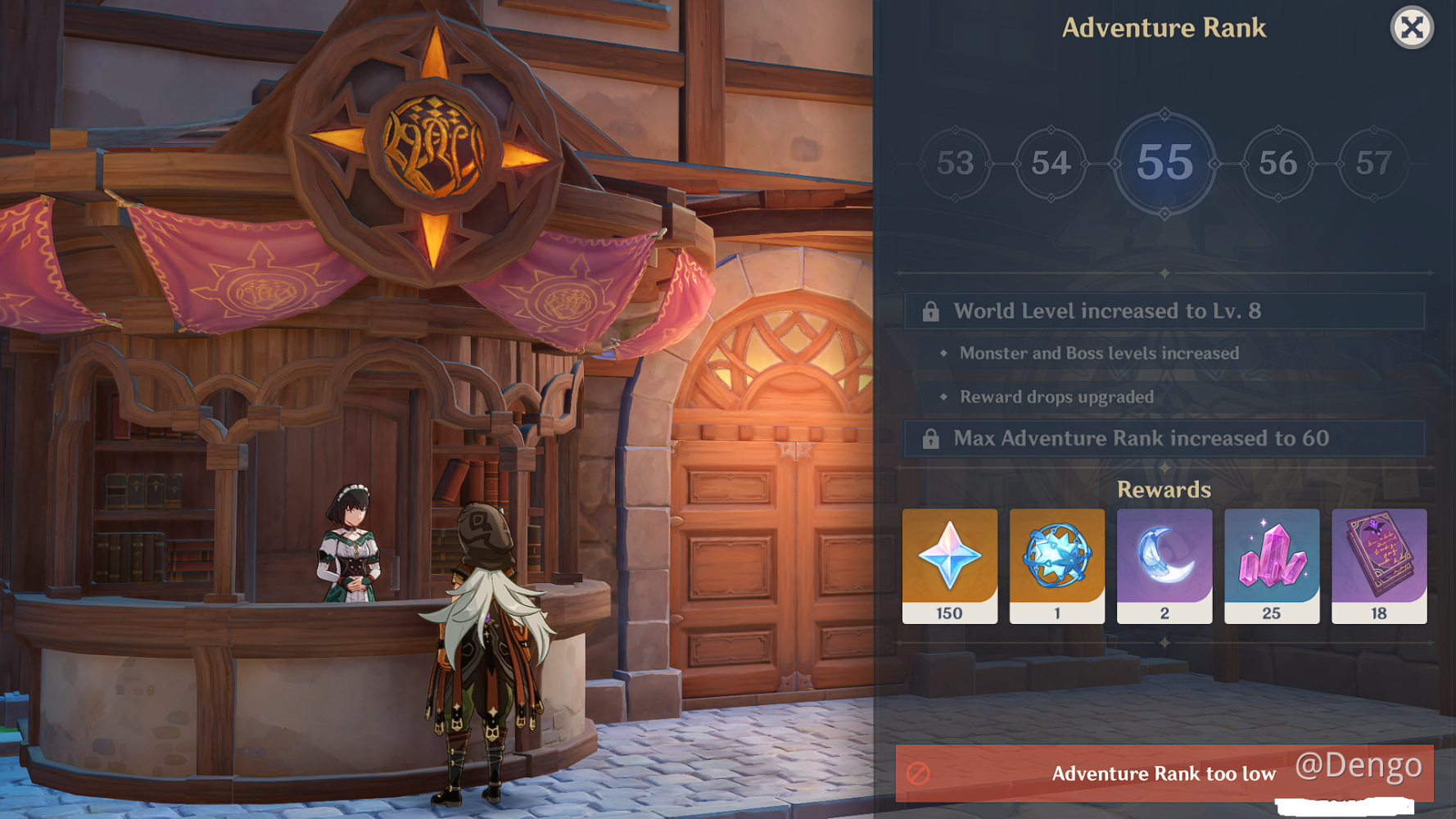Click the Adventure Rank too low button
Image resolution: width=1456 pixels, height=819 pixels.
pos(1163,773)
